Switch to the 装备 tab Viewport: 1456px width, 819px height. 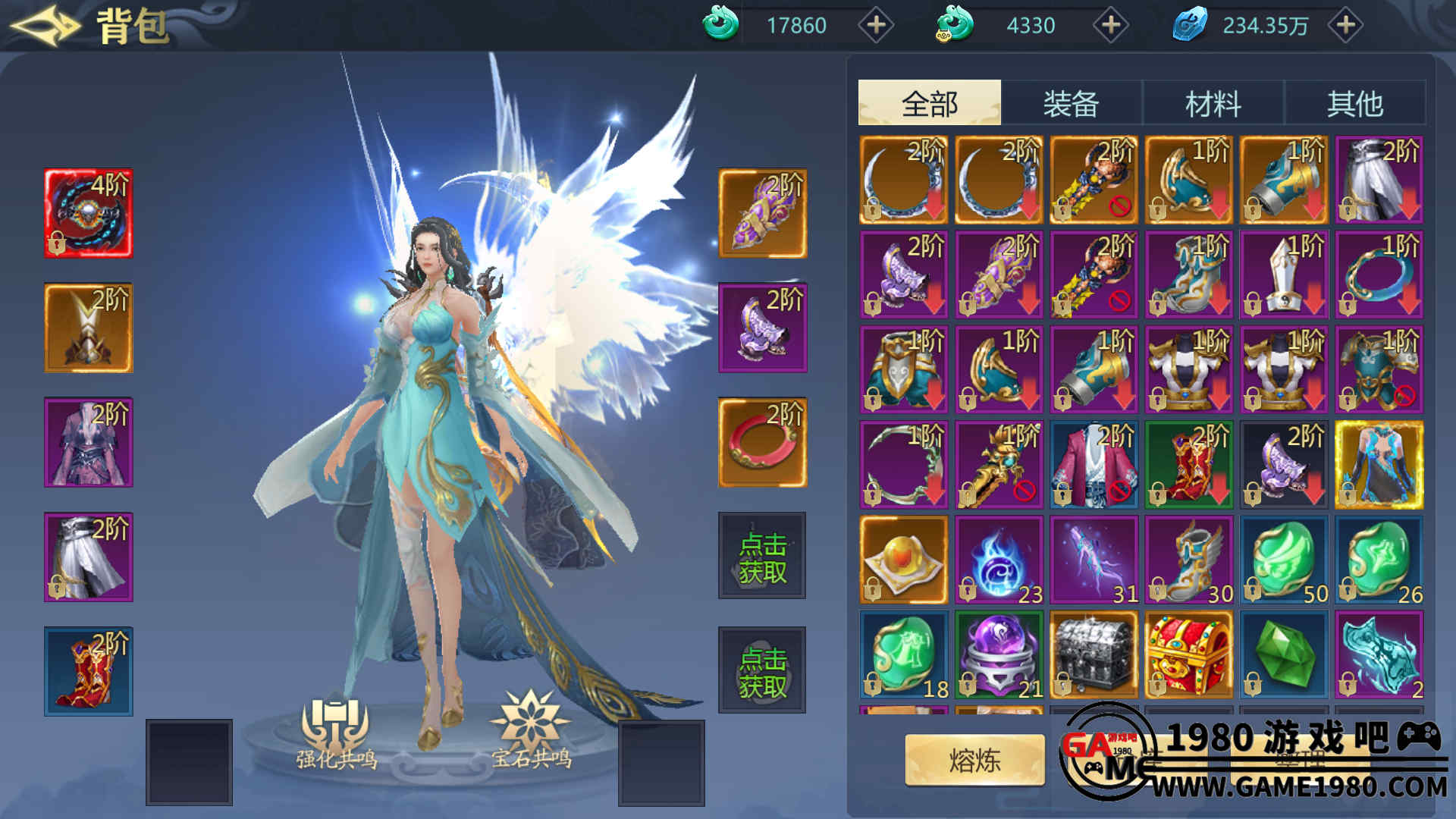point(1071,103)
